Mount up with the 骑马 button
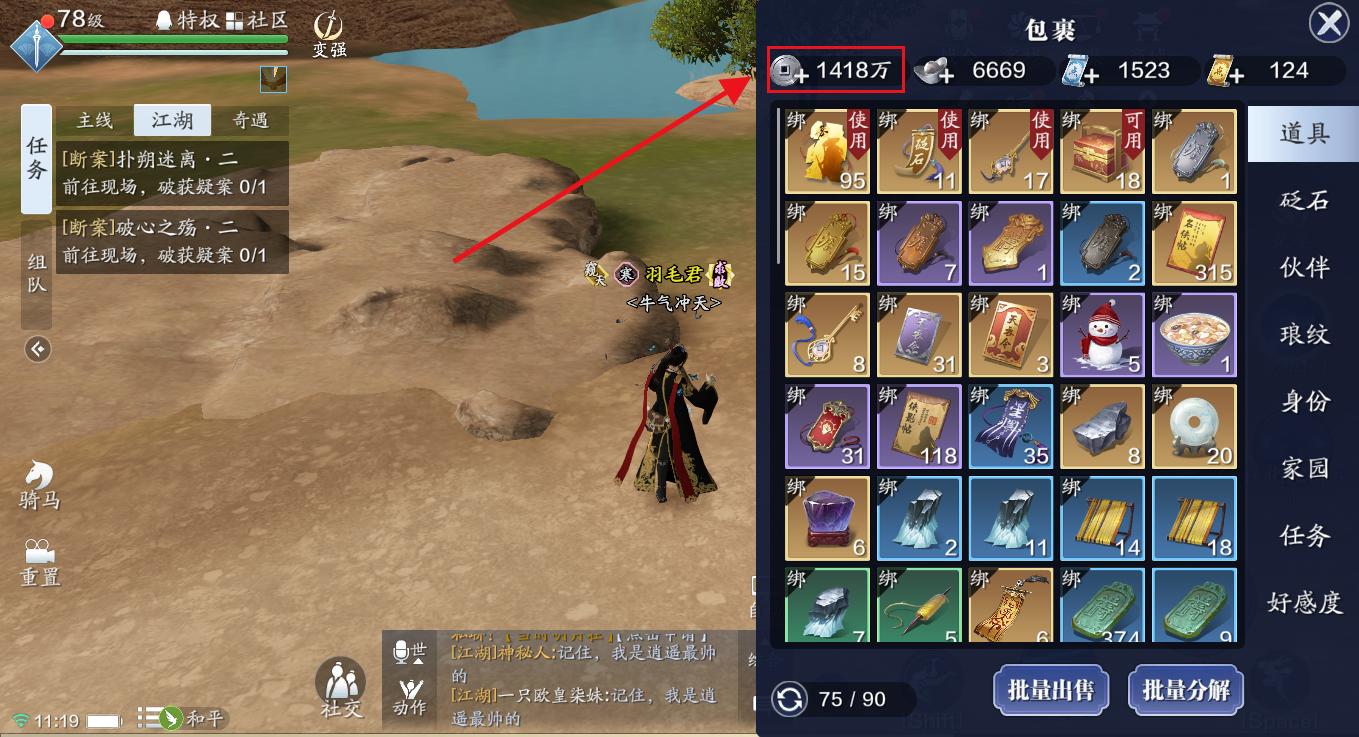 click(39, 484)
